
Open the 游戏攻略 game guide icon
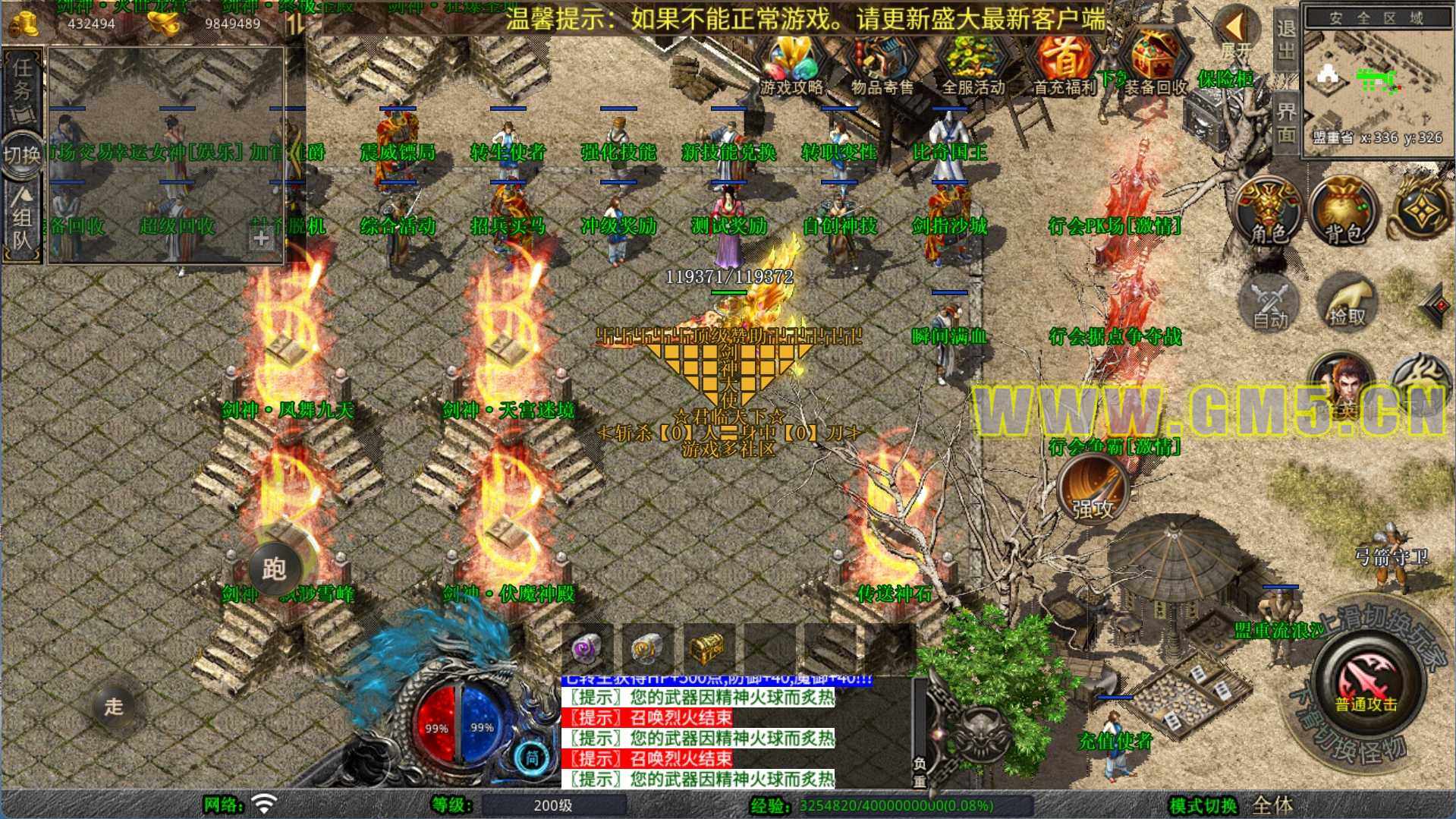791,66
